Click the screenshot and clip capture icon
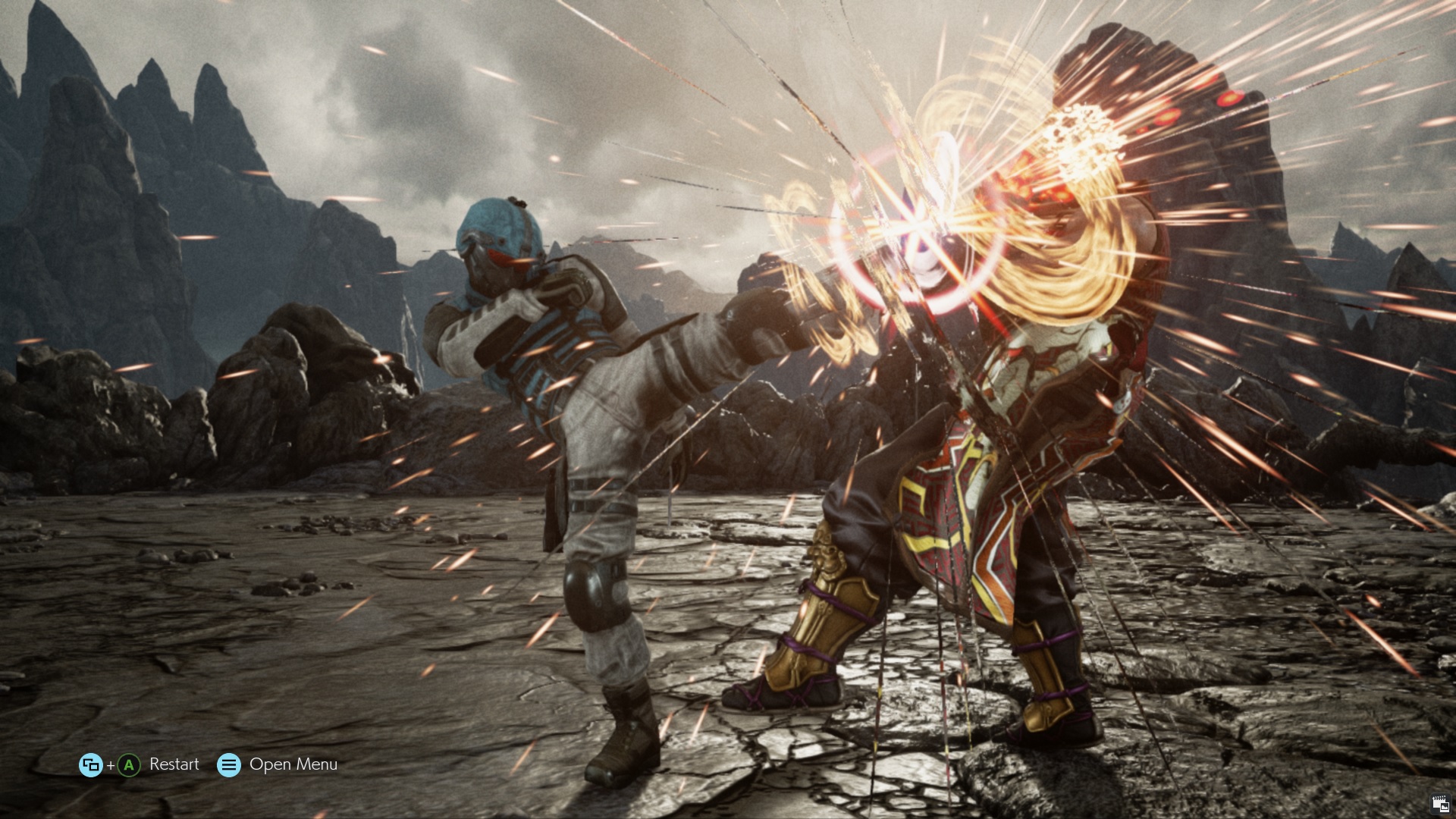Image resolution: width=1456 pixels, height=819 pixels. point(1439,804)
